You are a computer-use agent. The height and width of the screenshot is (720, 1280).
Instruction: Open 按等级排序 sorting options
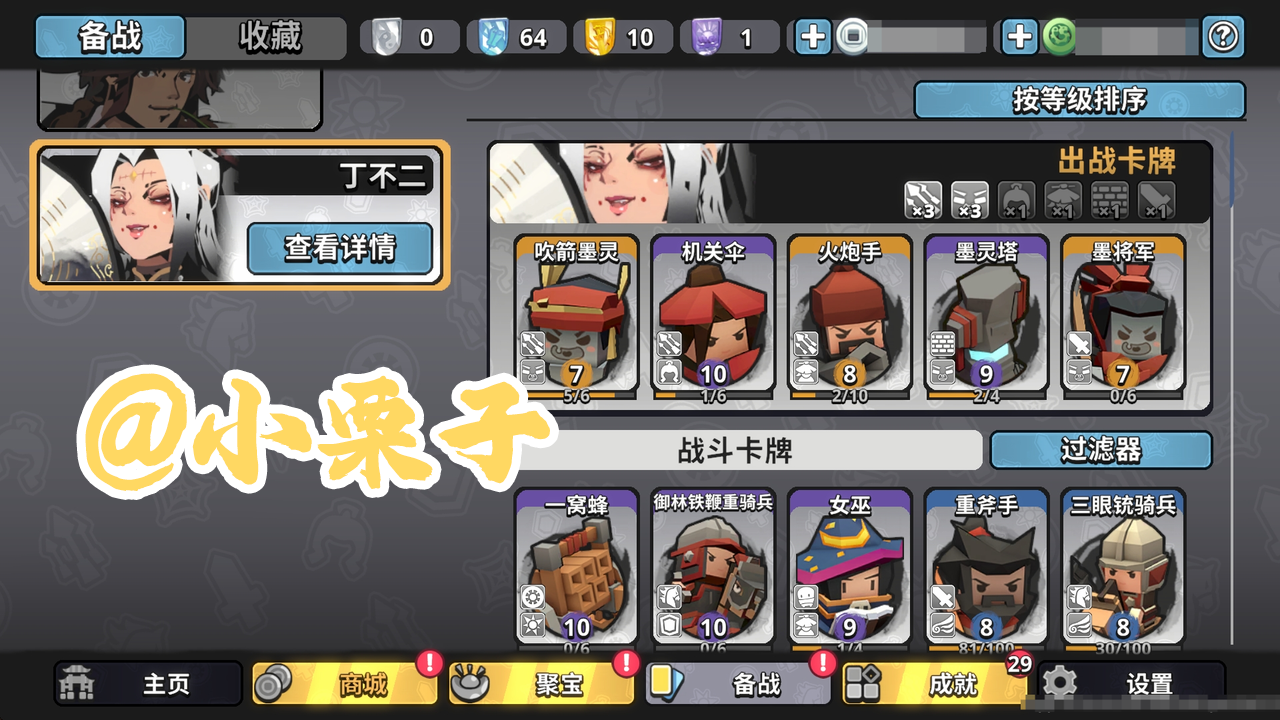point(1081,100)
